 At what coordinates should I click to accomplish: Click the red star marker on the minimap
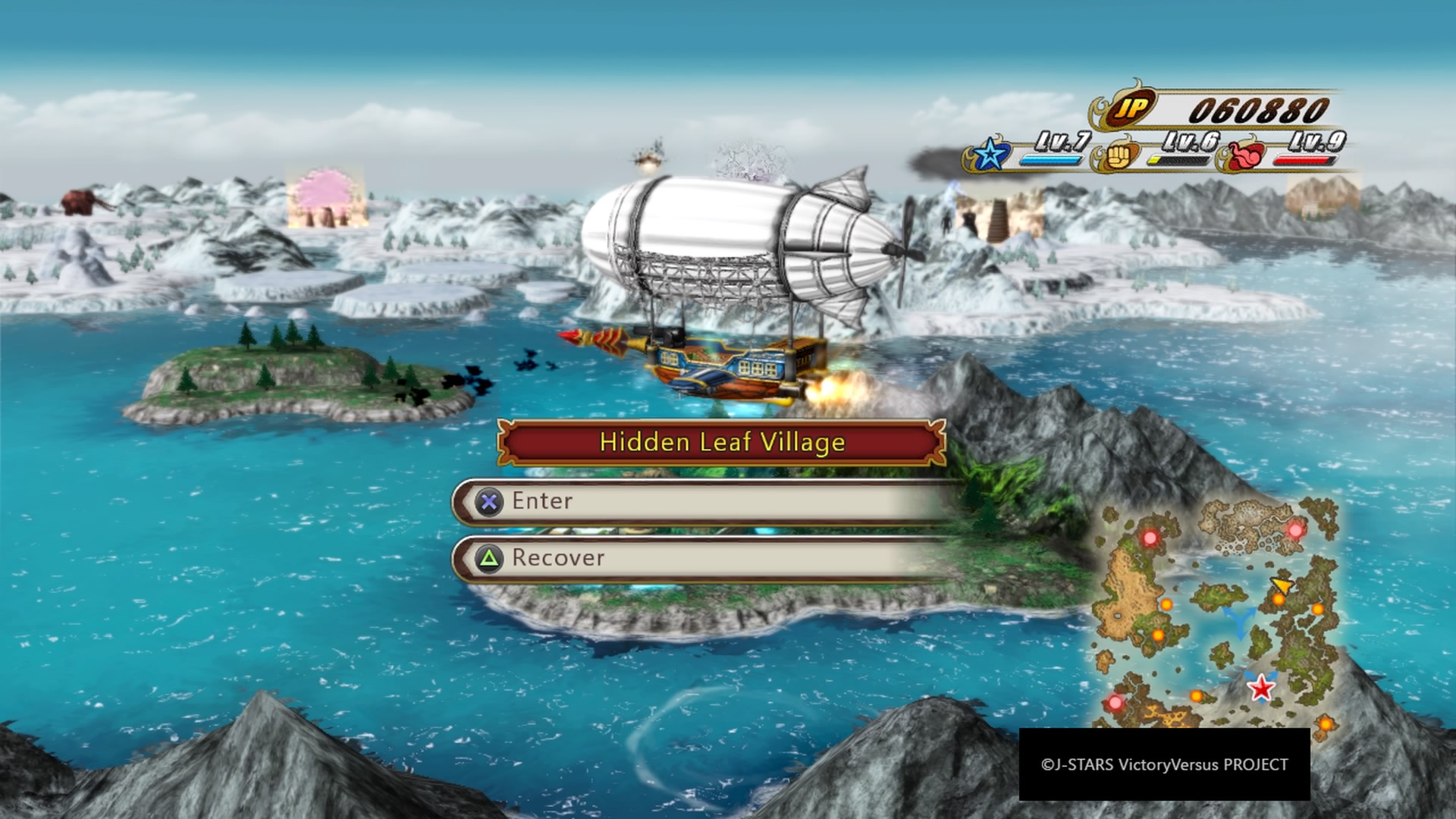coord(1261,689)
